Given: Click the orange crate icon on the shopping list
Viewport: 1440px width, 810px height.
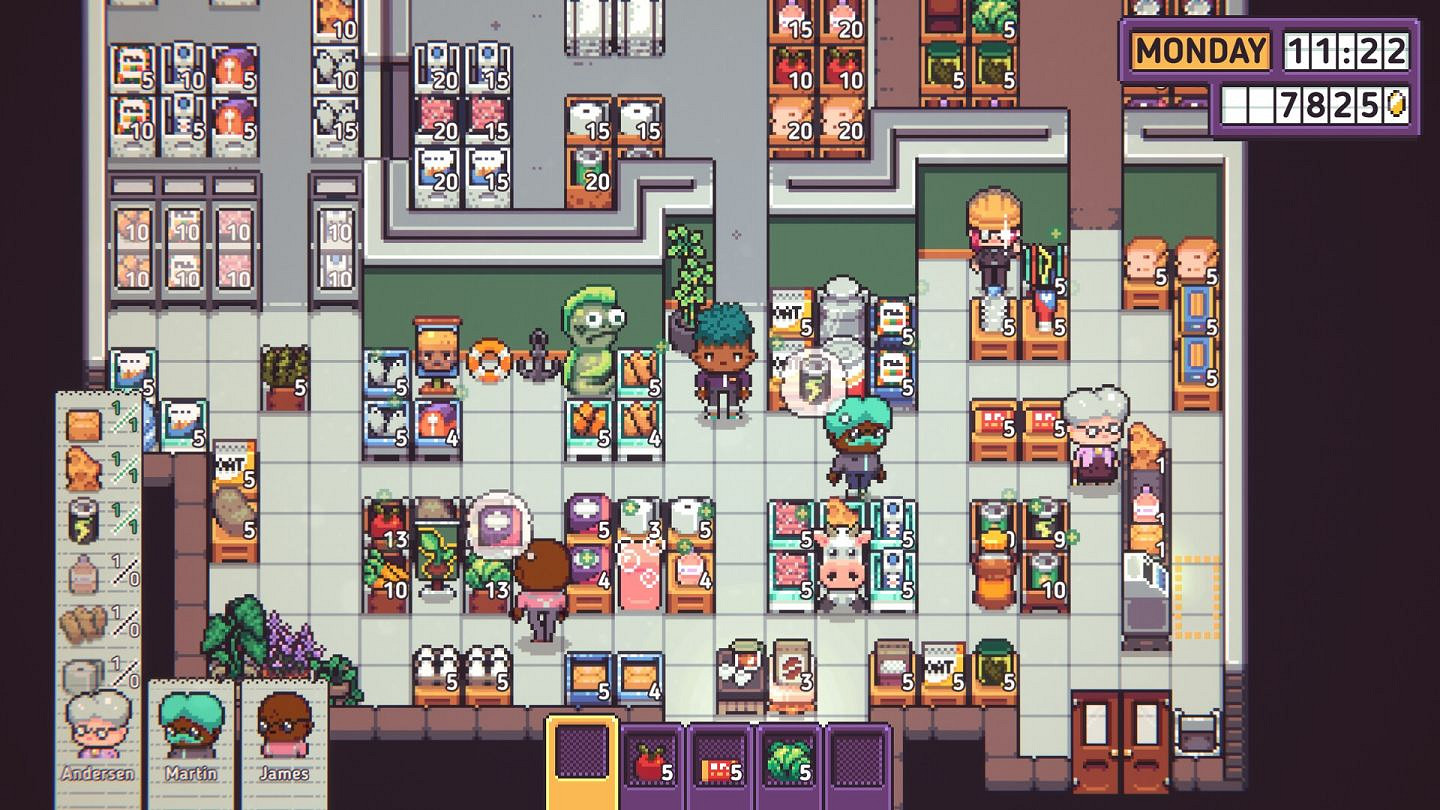Looking at the screenshot, I should click(x=84, y=425).
